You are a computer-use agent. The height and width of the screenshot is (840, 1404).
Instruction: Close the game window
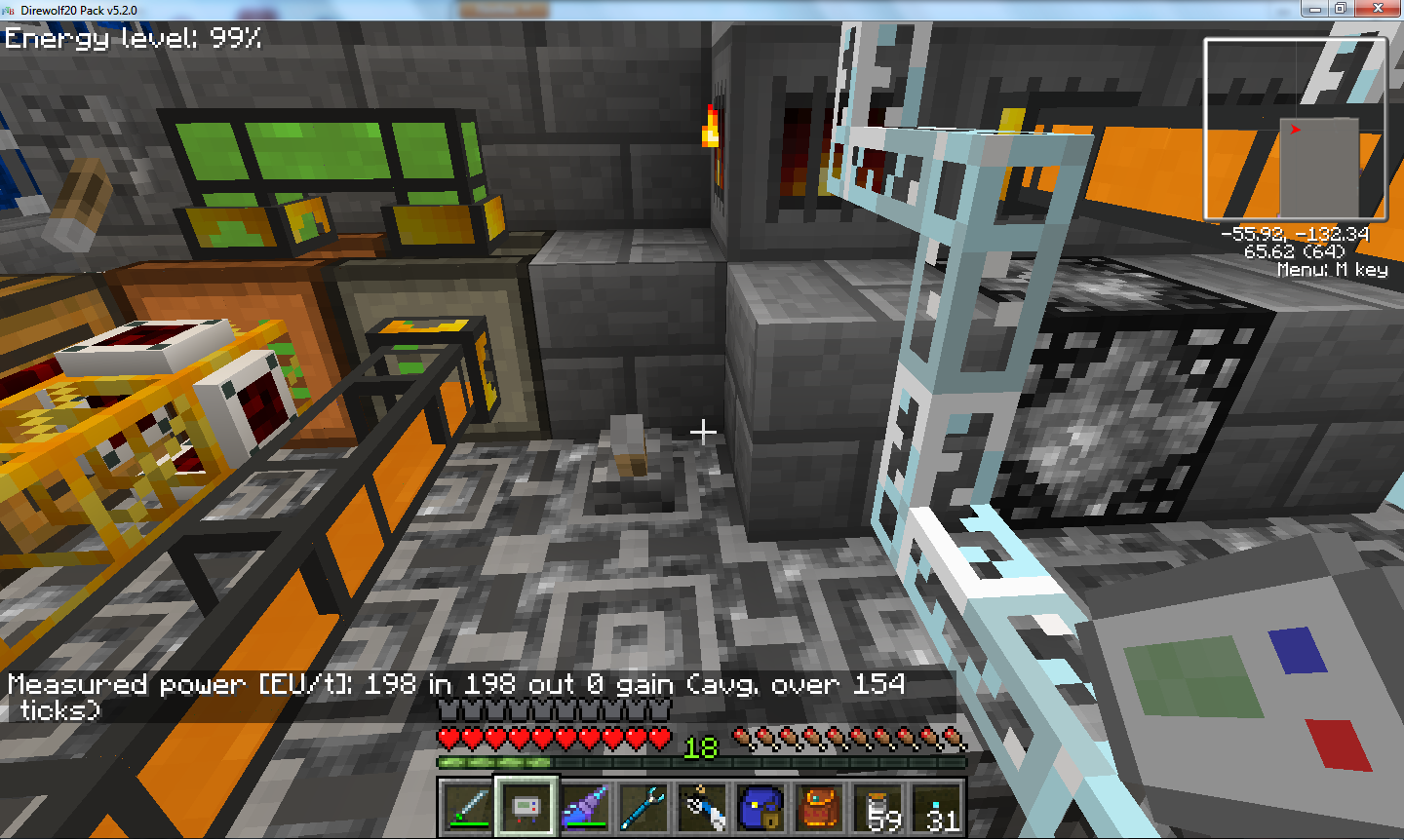[x=1379, y=9]
